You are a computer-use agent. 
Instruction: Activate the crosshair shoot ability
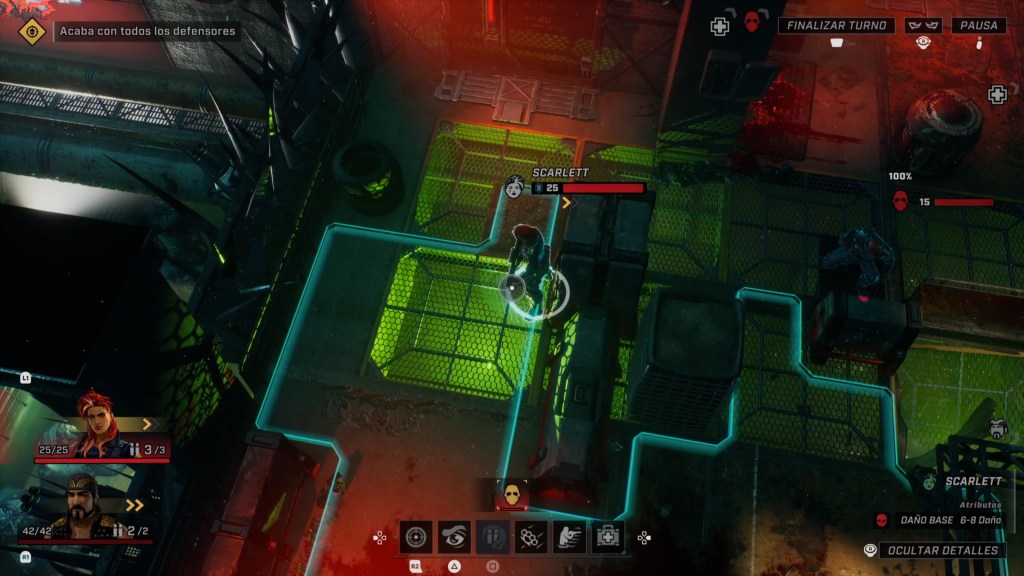[x=416, y=537]
